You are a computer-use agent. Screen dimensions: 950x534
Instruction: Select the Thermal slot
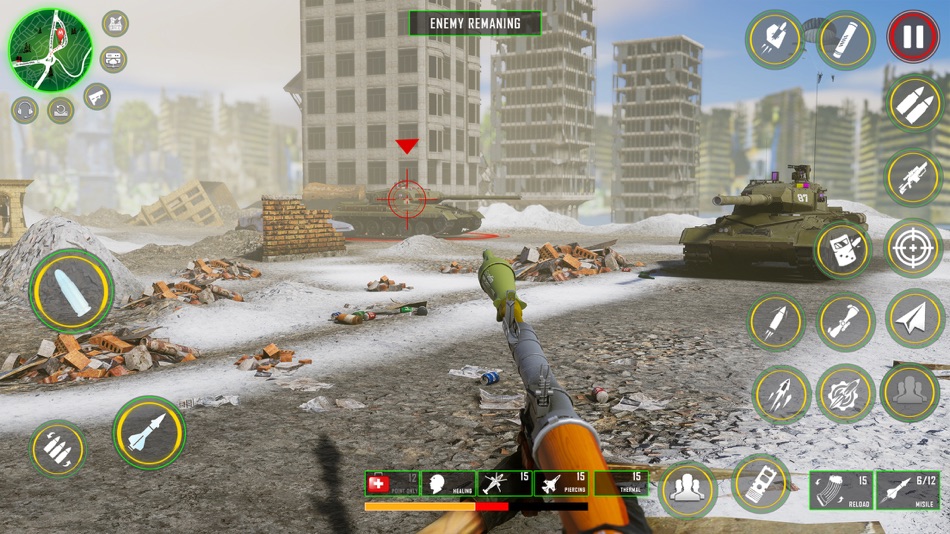[619, 484]
